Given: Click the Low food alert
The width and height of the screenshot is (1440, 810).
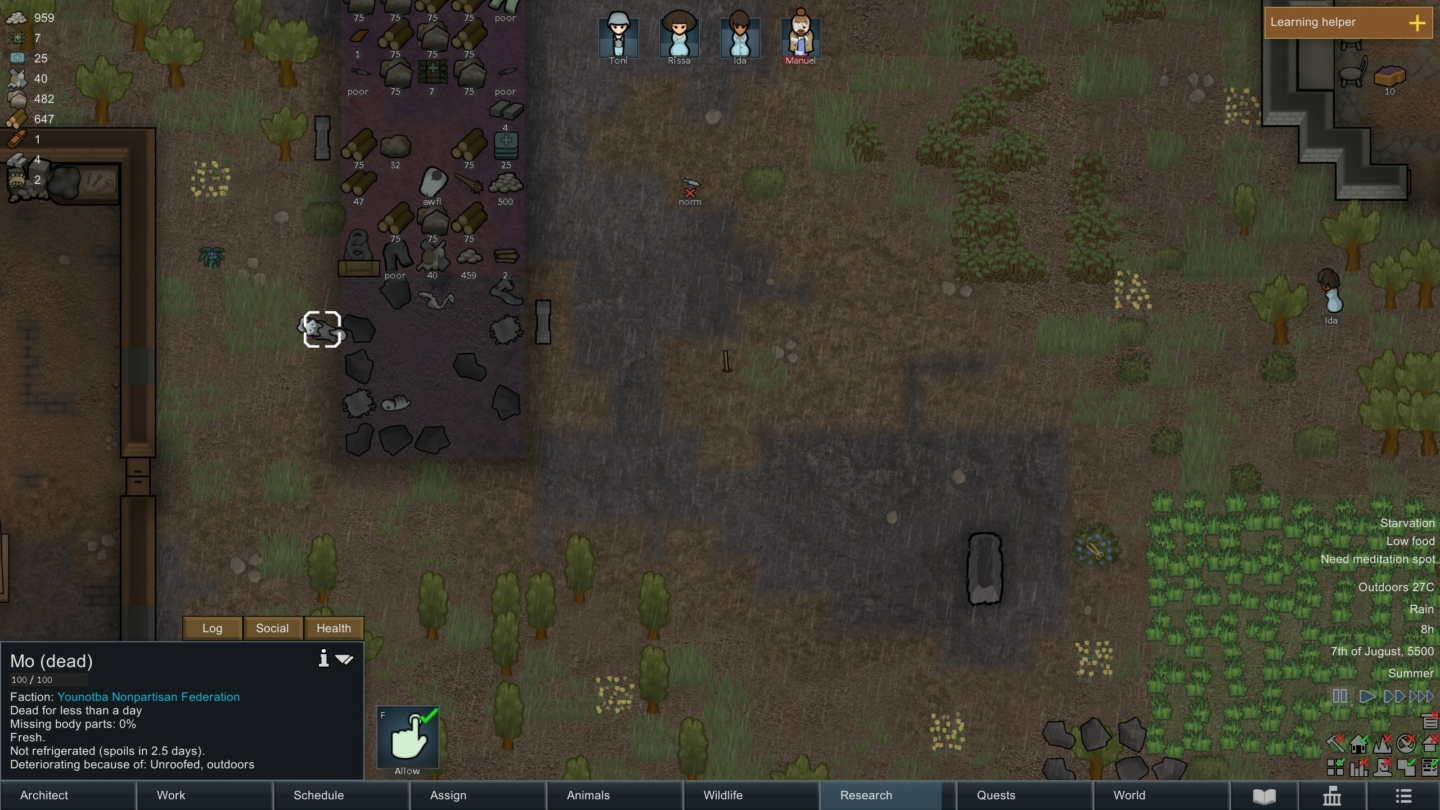Looking at the screenshot, I should click(x=1409, y=541).
